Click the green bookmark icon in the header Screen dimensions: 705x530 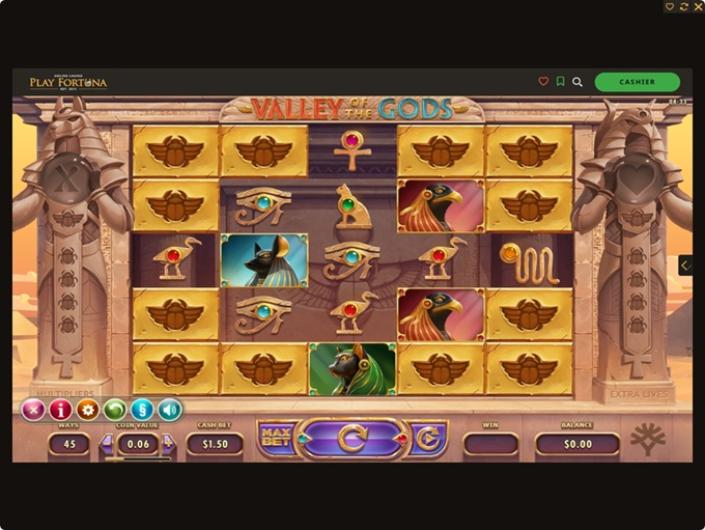point(561,82)
